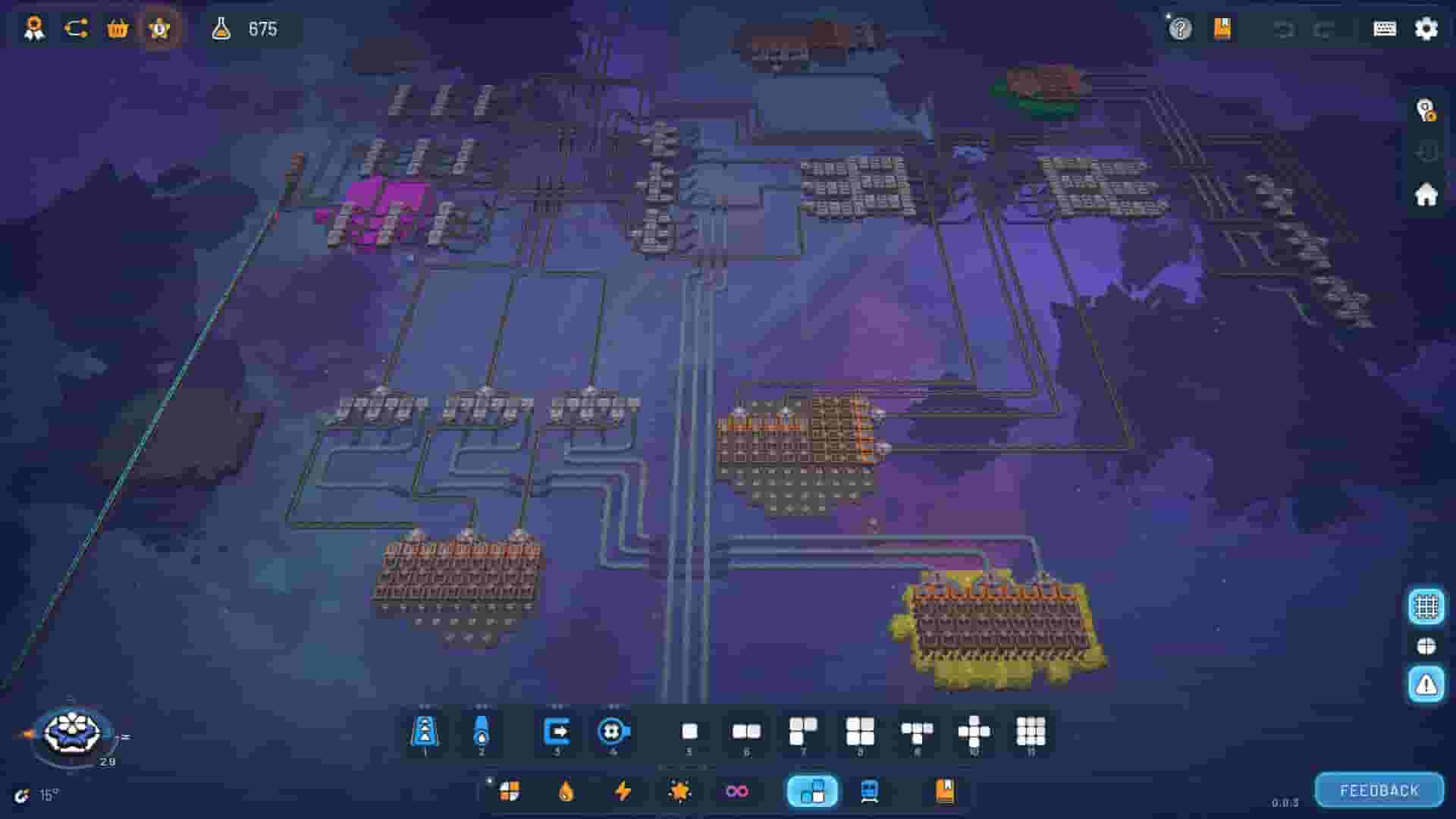Select the smelter tool in hotbar slot 2
This screenshot has height=819, width=1456.
click(x=483, y=730)
